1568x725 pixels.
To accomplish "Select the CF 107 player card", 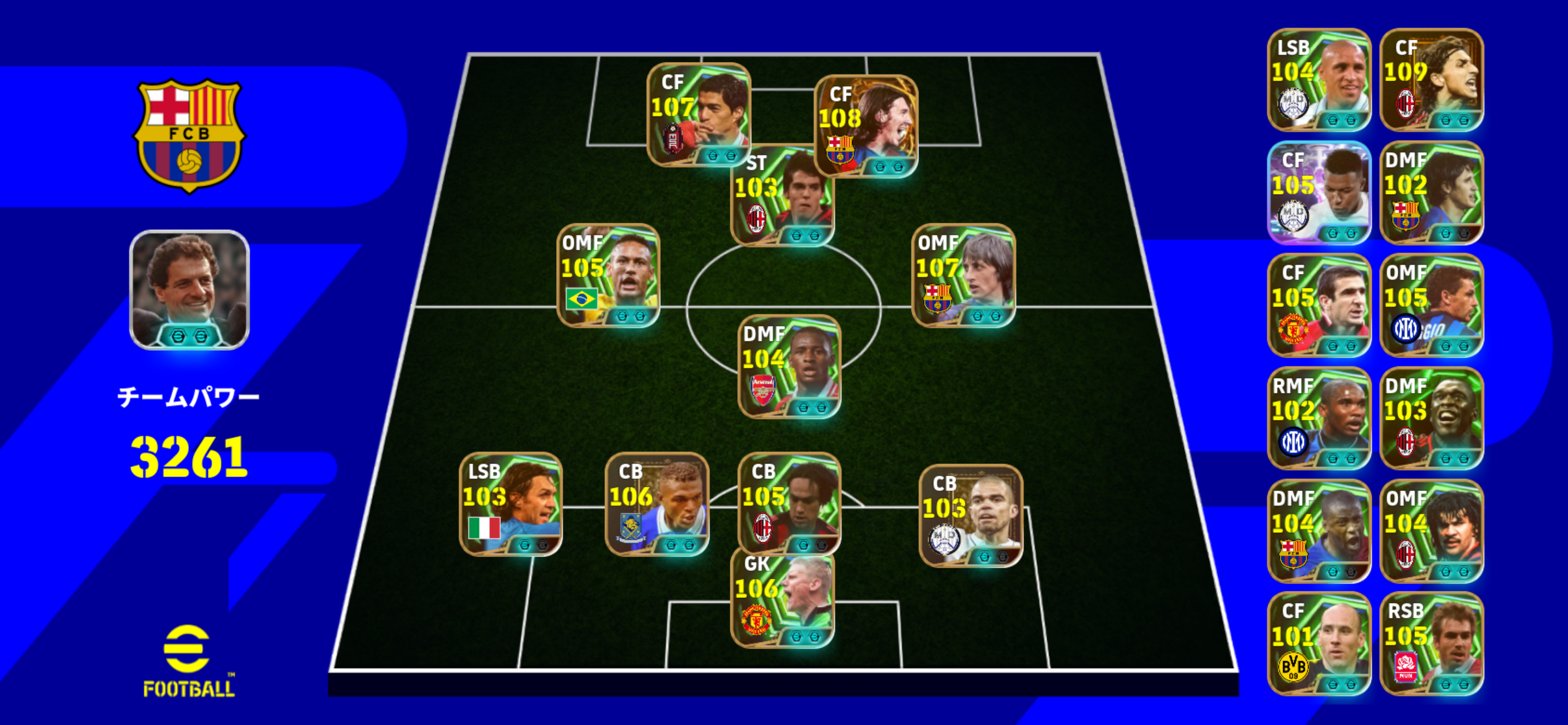I will [698, 115].
